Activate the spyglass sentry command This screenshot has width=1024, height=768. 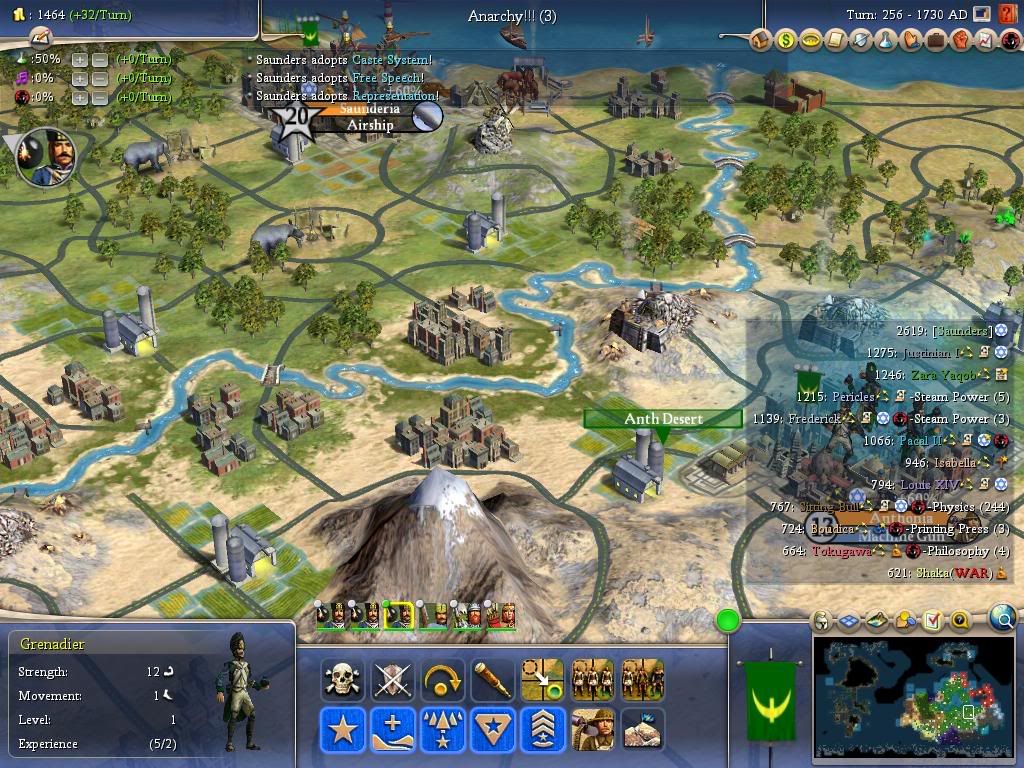coord(492,681)
